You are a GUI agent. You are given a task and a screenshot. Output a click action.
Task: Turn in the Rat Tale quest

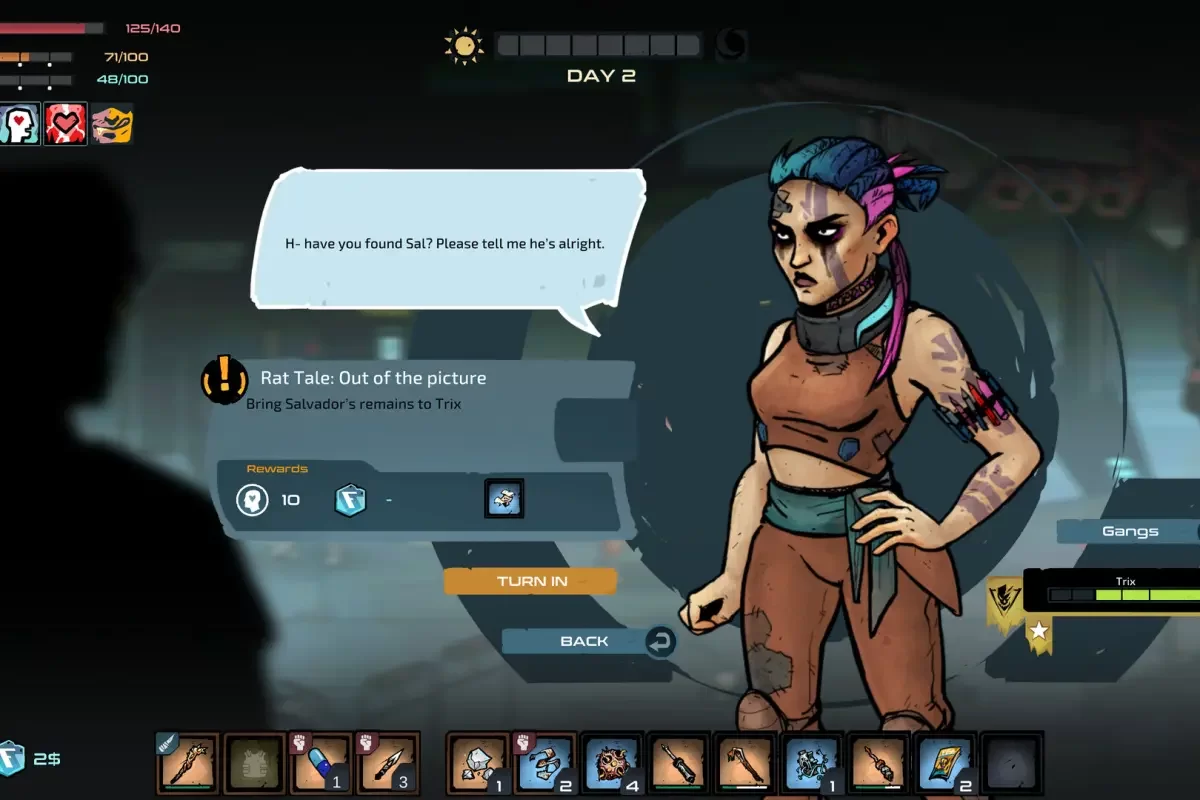(531, 581)
